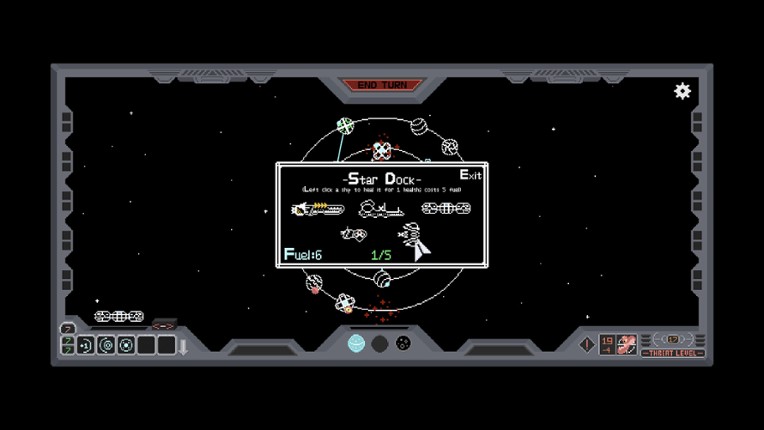Heal the long-barreled ship in the dock
764x430 pixels.
[x=381, y=209]
